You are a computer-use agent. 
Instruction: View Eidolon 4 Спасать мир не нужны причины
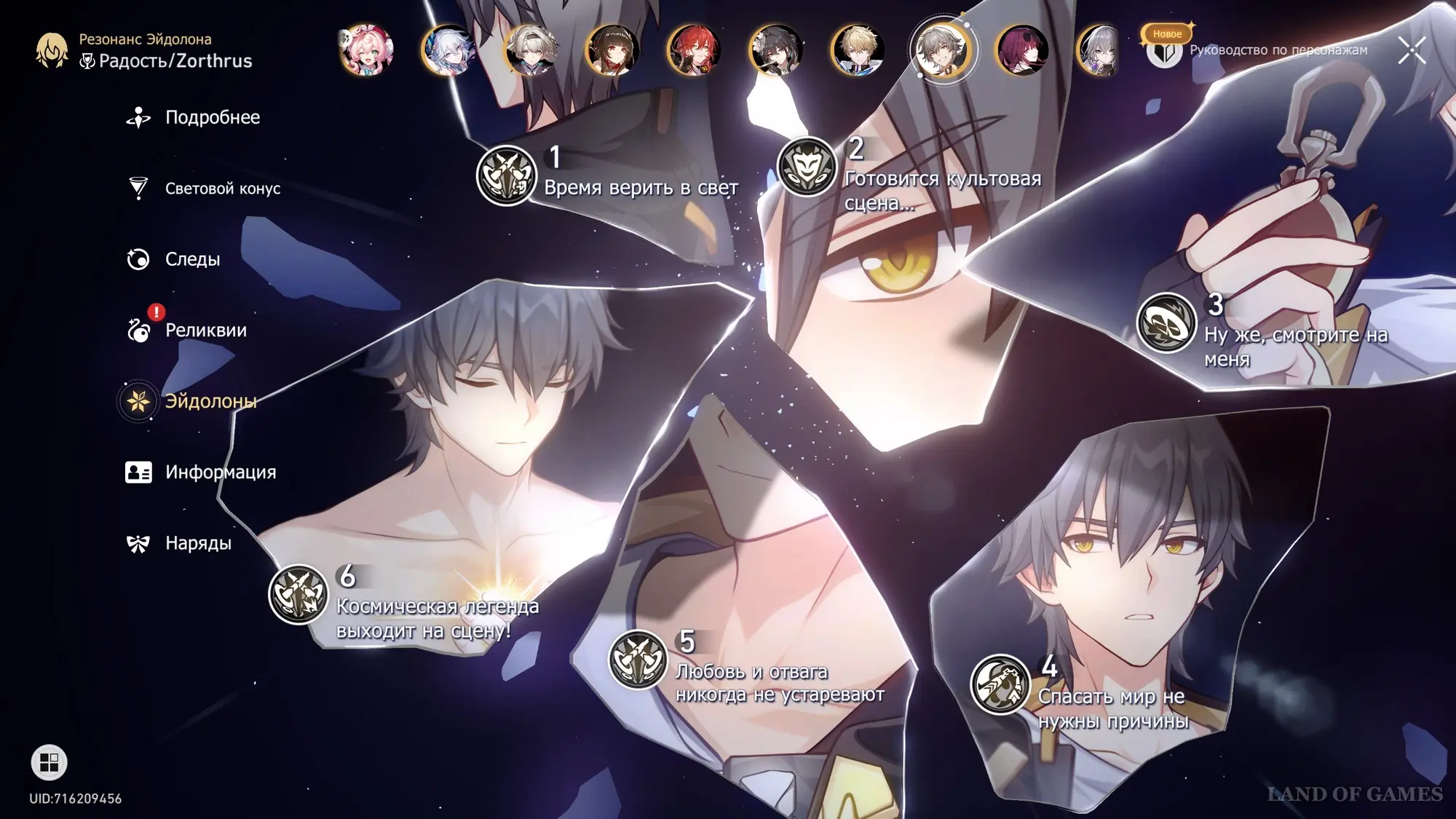1000,684
